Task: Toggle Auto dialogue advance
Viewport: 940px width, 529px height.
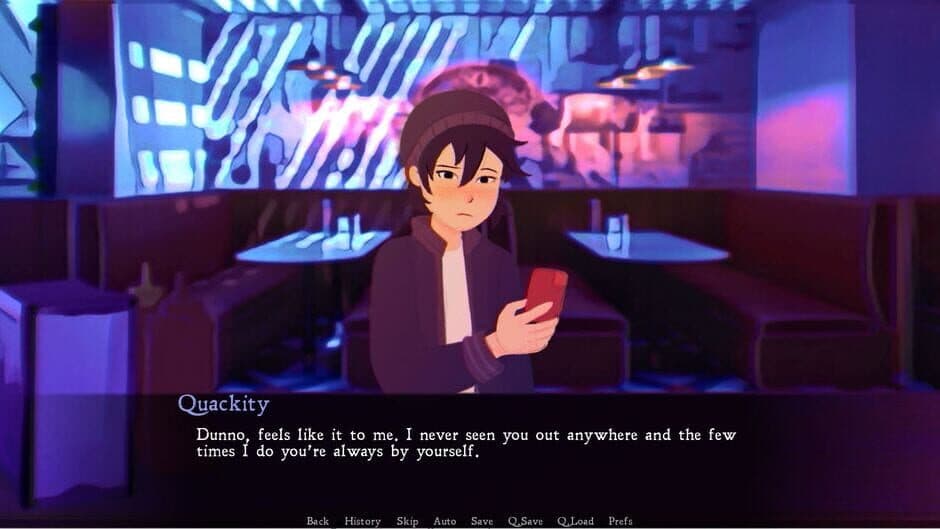Action: point(445,521)
